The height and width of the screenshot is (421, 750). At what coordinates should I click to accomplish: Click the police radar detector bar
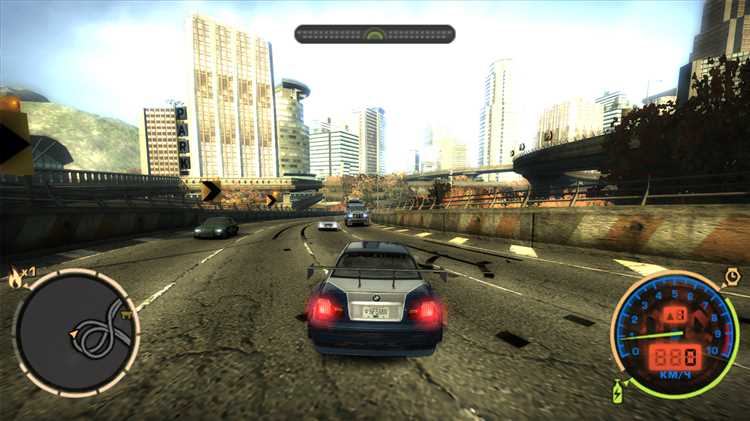374,34
